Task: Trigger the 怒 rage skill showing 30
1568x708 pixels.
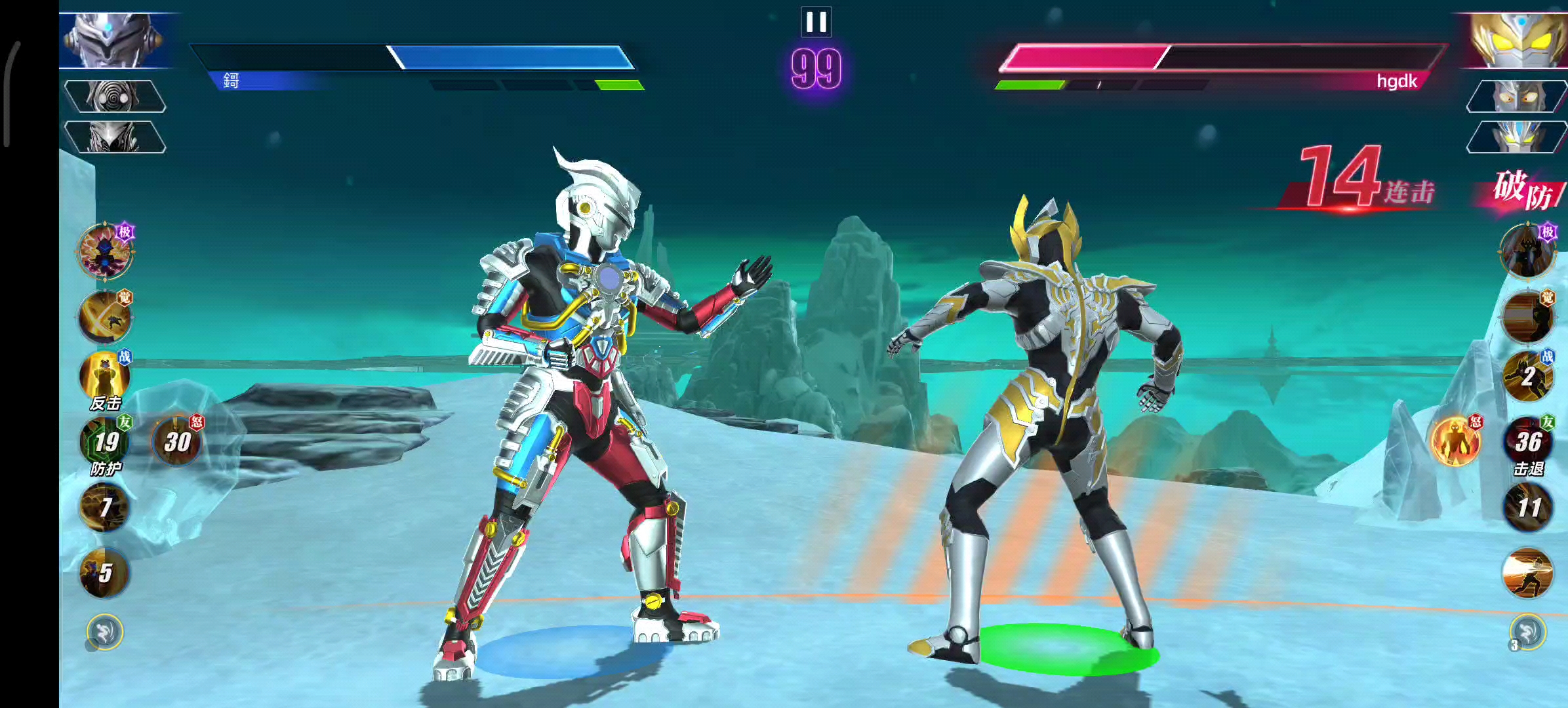Action: (176, 442)
